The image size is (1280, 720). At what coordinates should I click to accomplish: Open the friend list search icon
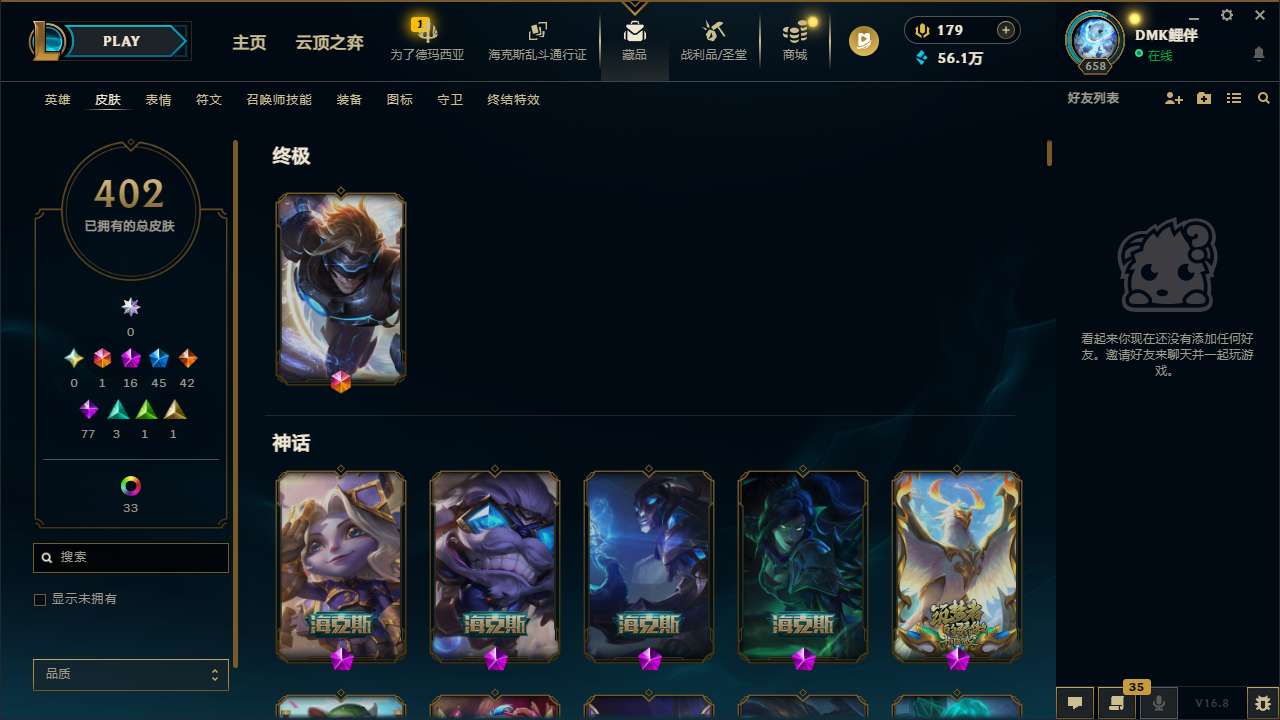pyautogui.click(x=1264, y=98)
